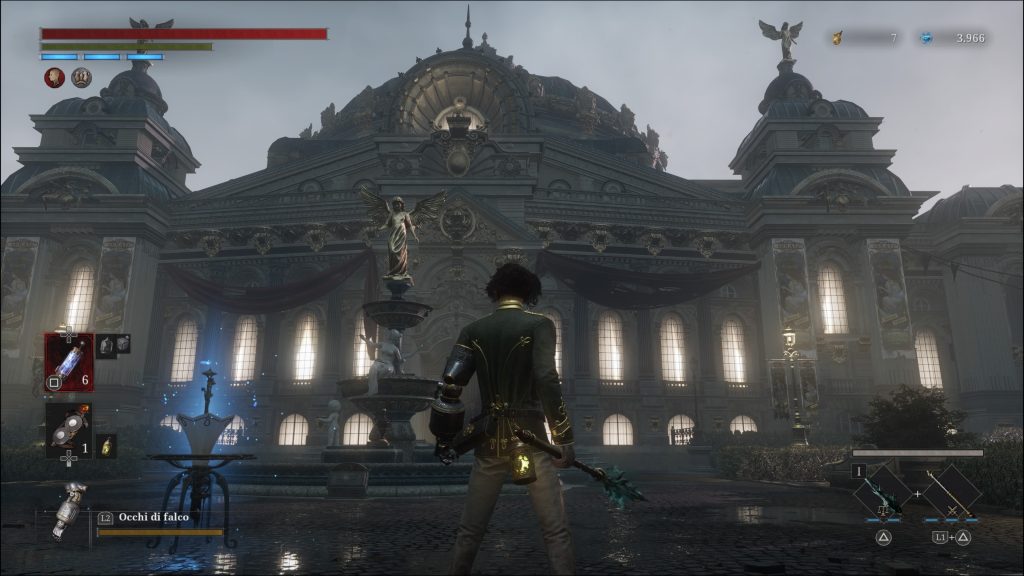Click the red head-profile status icon

point(54,77)
